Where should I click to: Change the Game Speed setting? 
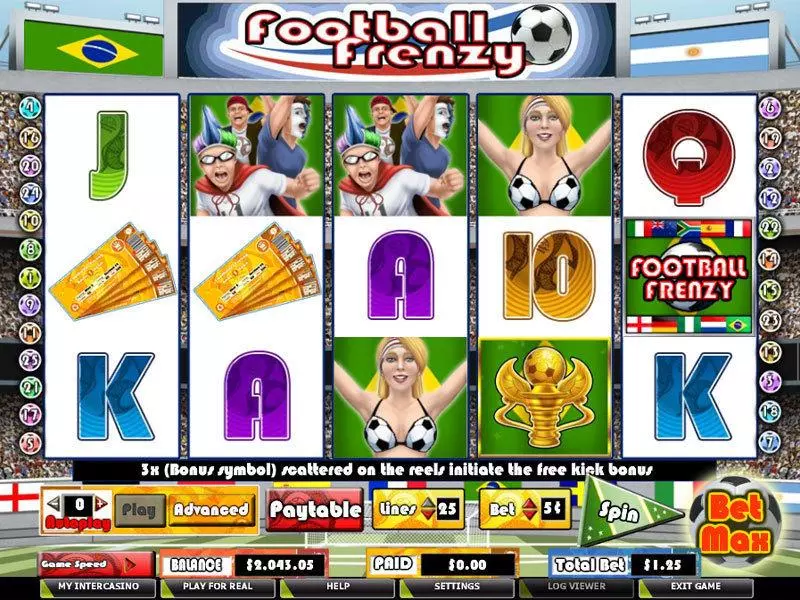tap(95, 565)
